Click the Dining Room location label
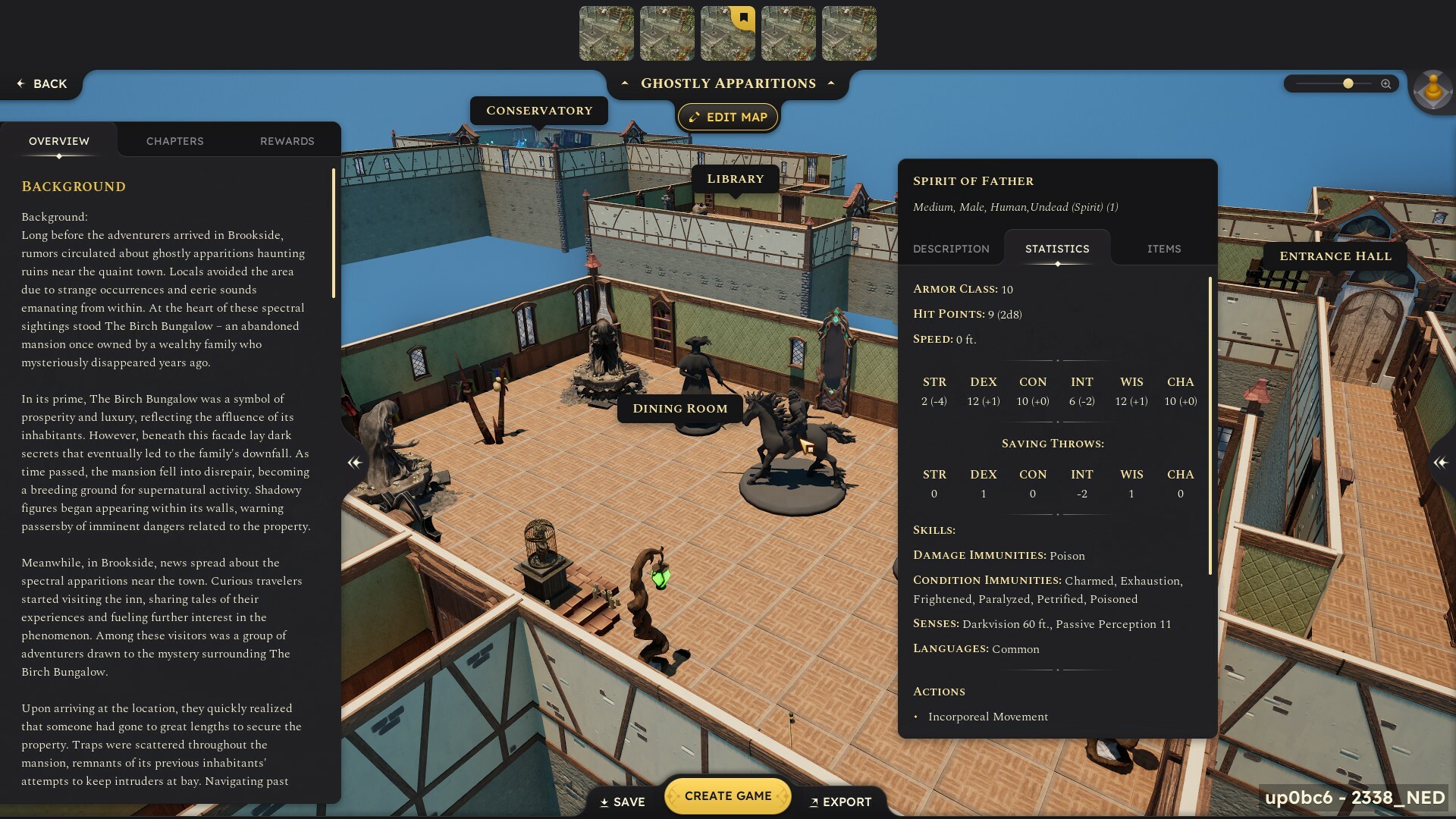 (x=679, y=408)
